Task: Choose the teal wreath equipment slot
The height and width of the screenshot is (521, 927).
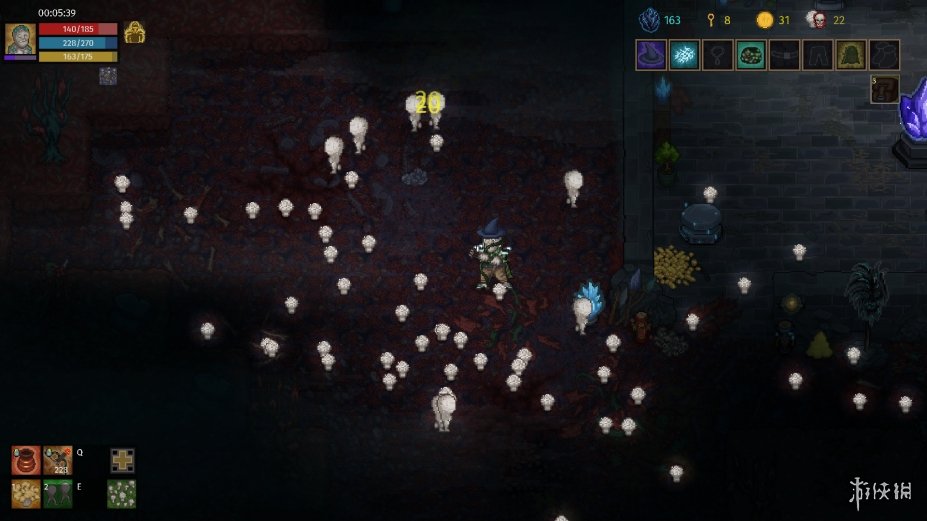Action: coord(751,55)
